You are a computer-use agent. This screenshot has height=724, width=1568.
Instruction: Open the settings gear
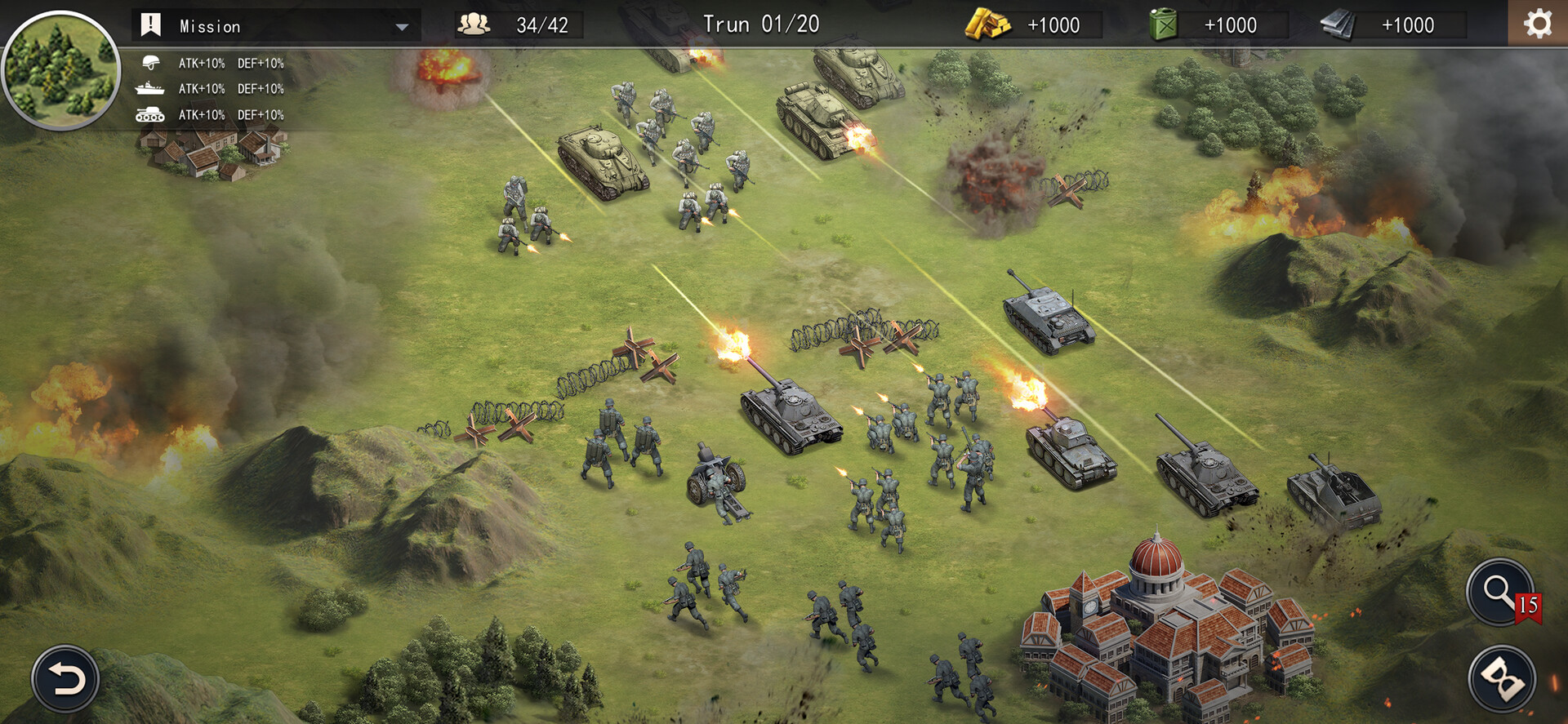pyautogui.click(x=1539, y=23)
